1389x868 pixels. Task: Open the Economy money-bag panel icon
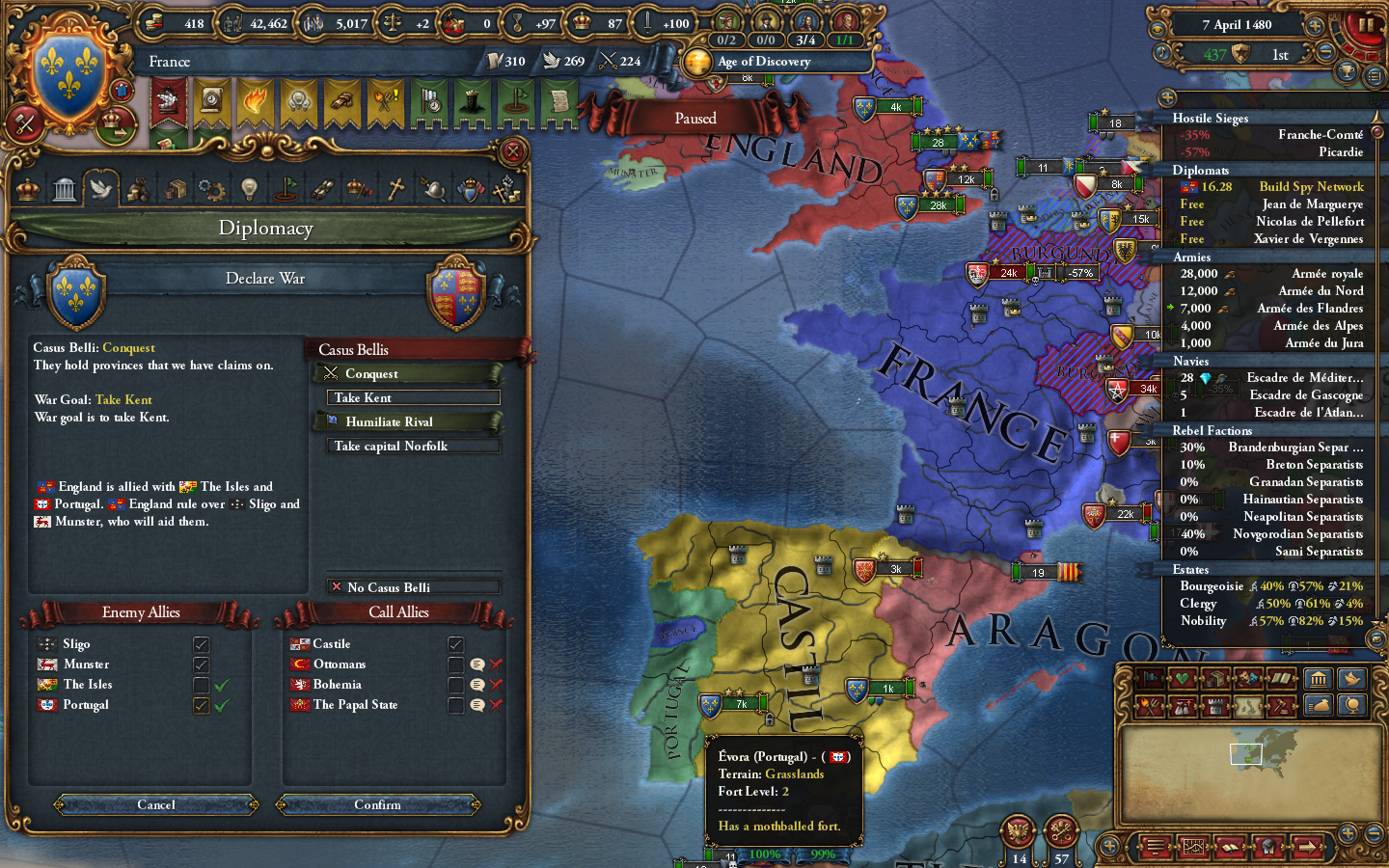click(x=138, y=188)
